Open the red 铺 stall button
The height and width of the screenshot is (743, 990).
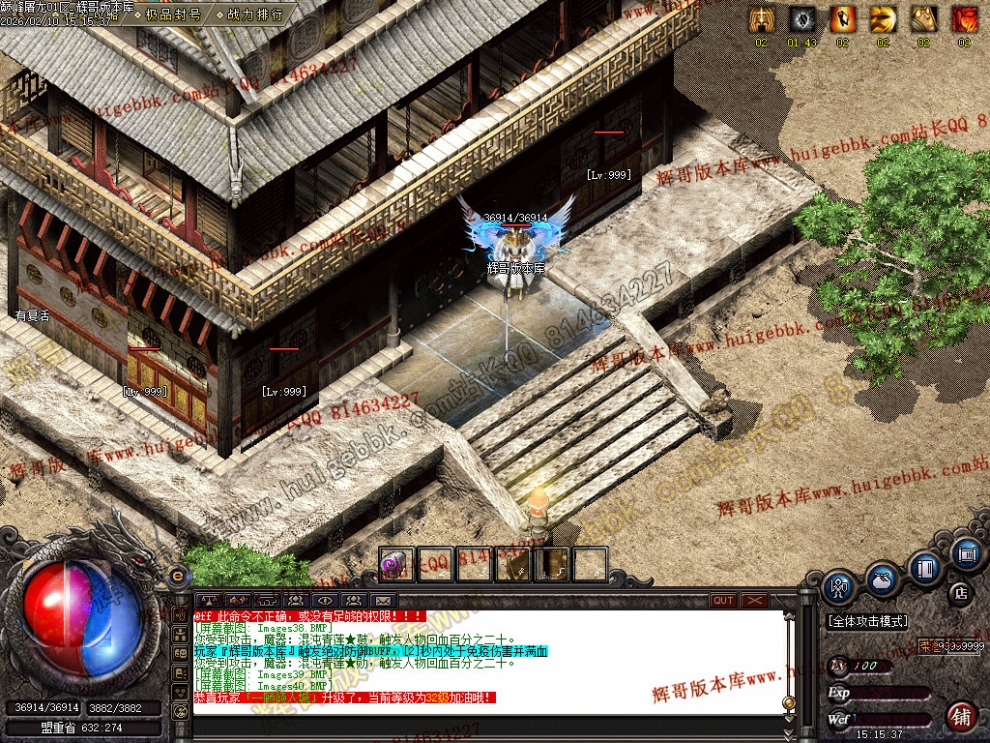(961, 716)
